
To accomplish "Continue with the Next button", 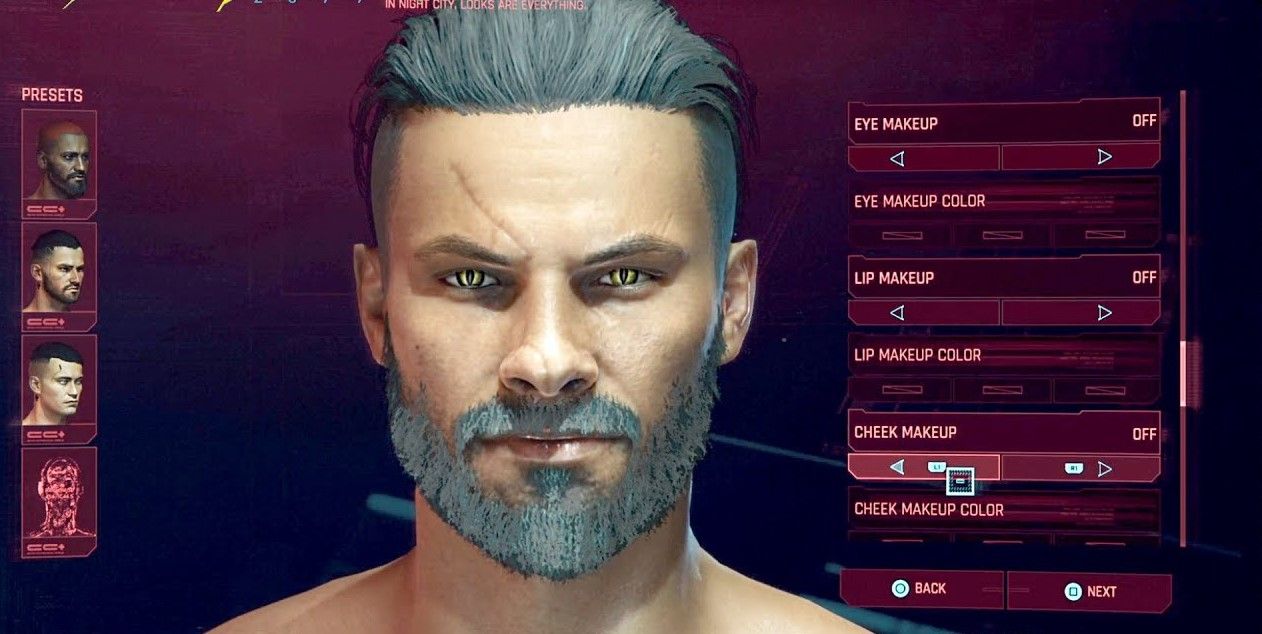I will click(1090, 591).
